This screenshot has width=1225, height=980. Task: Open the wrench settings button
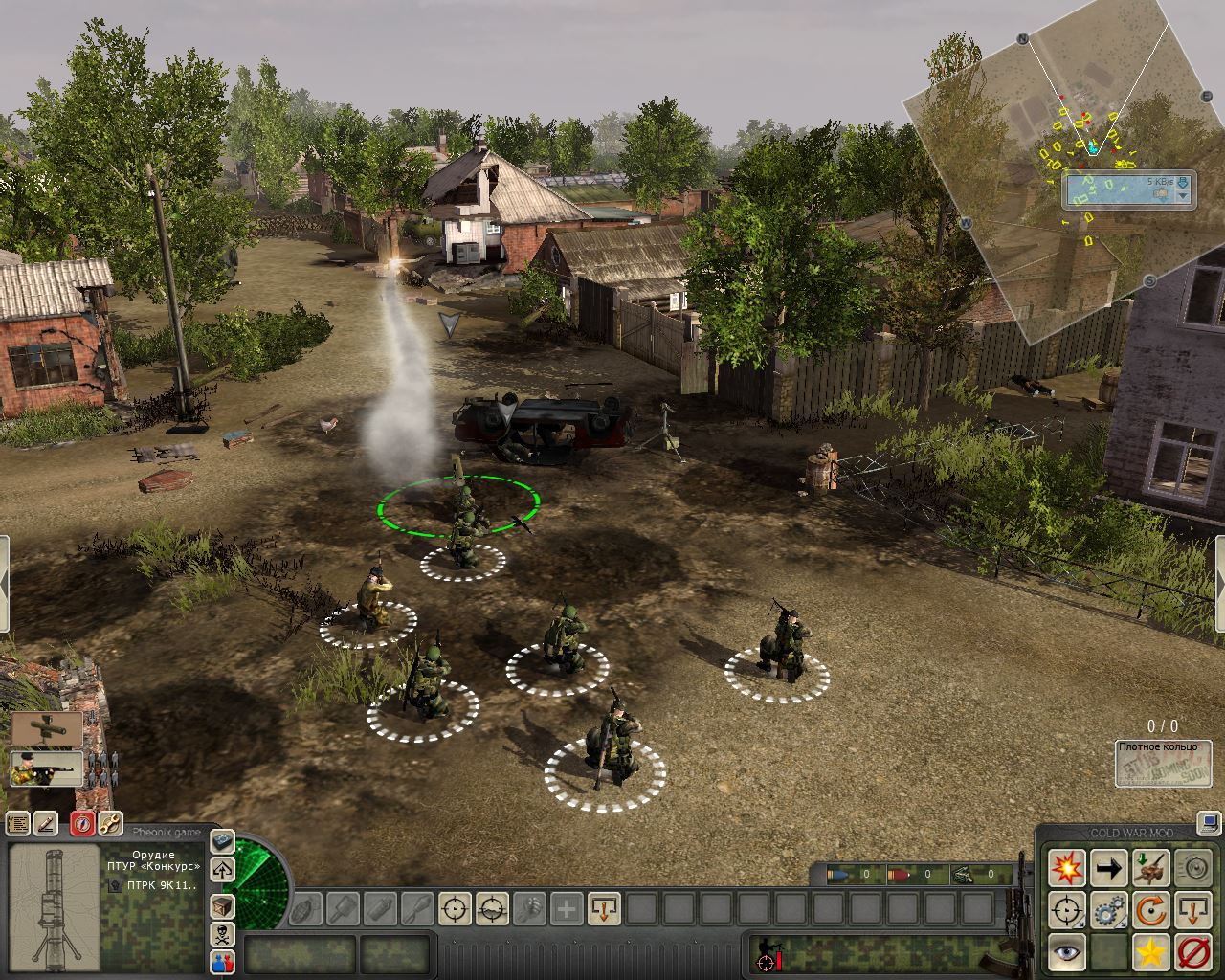(x=110, y=823)
